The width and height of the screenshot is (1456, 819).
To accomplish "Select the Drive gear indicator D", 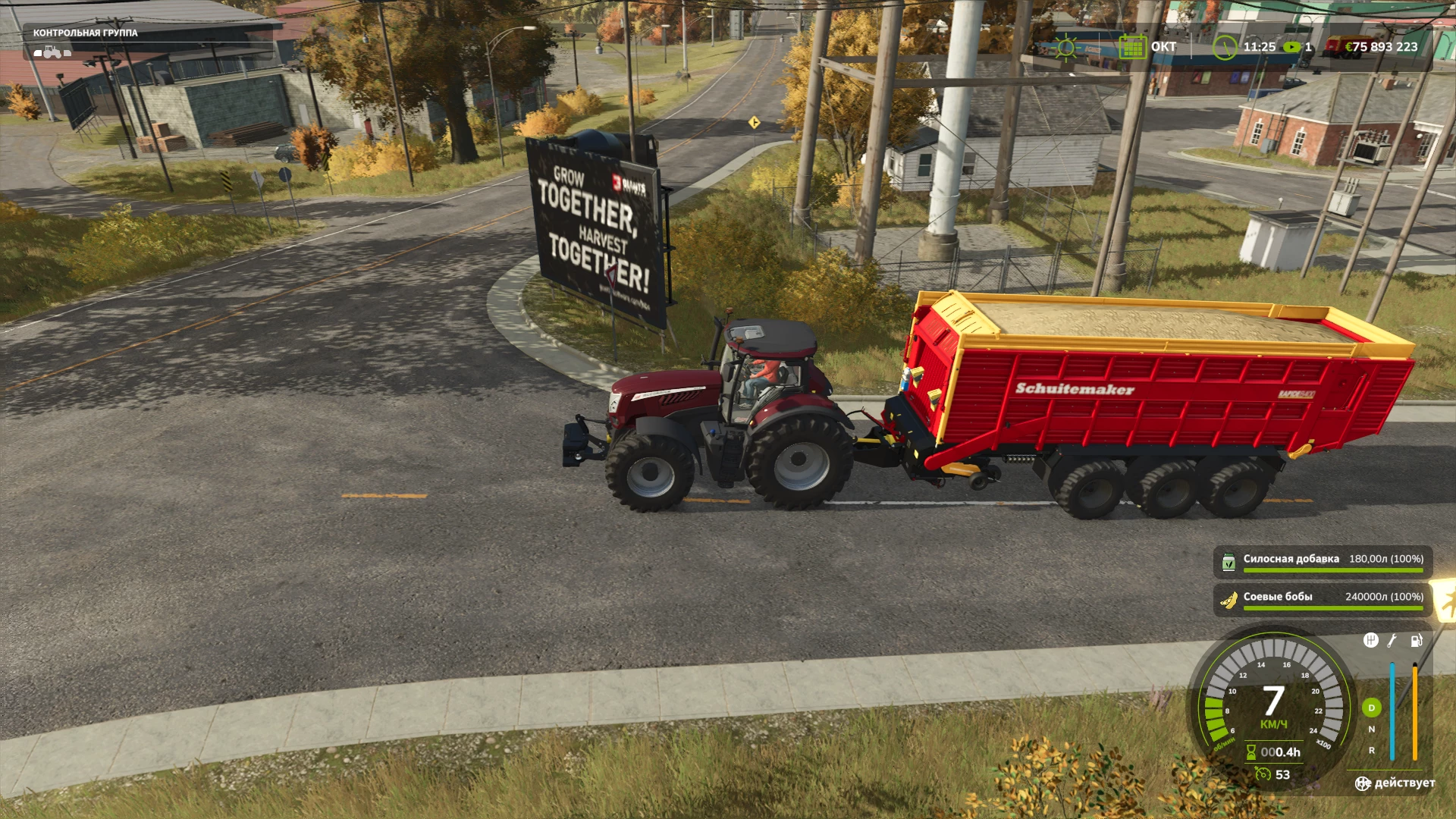I will (1371, 708).
